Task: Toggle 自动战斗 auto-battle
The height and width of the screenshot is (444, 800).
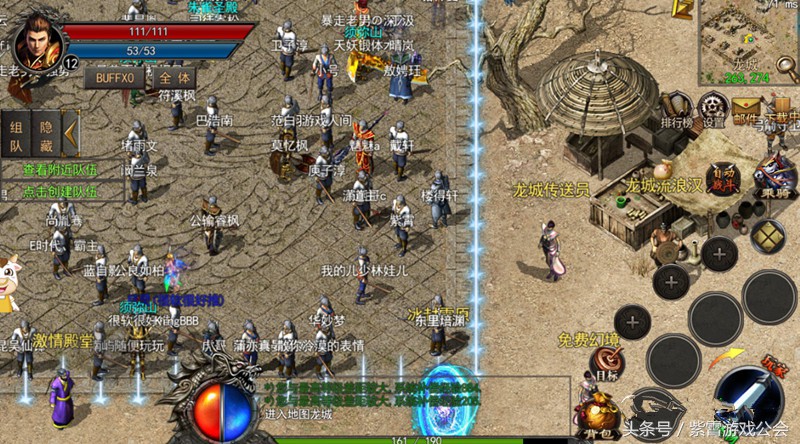Action: pos(723,178)
